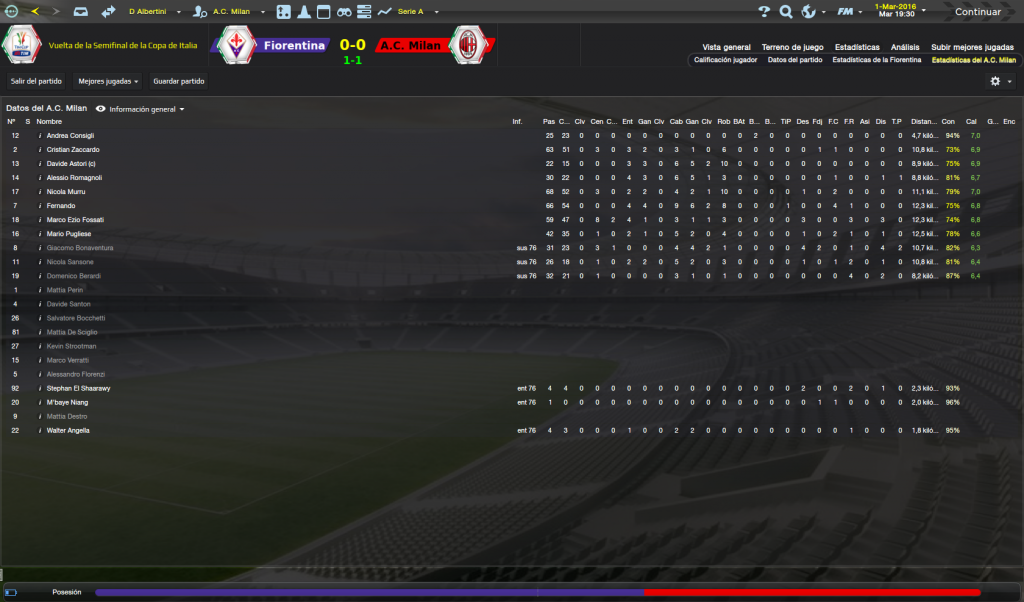Show Calificación jugador view

click(725, 60)
